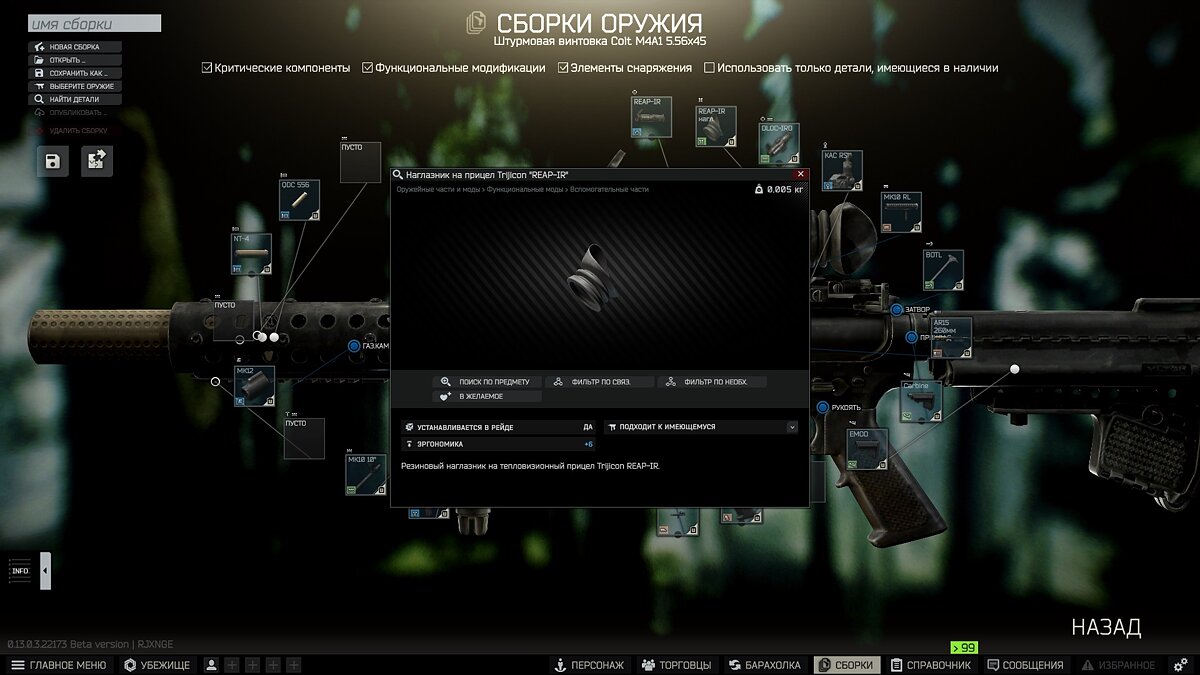Screen dimensions: 1200x675
Task: Select НАЙТИ ДЕТАЛИ option
Action: click(x=76, y=99)
